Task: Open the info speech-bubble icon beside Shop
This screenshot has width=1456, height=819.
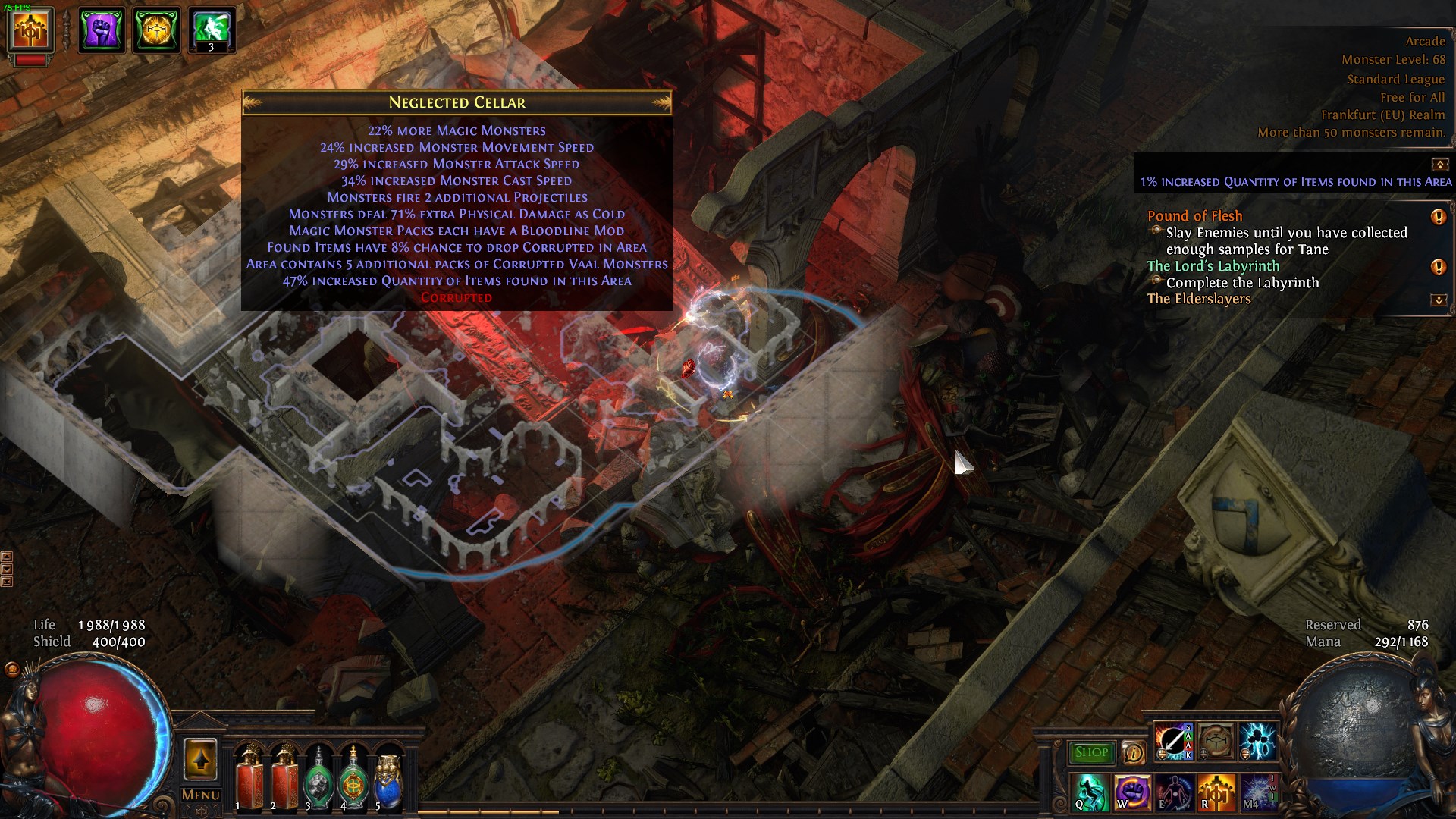Action: [1133, 752]
